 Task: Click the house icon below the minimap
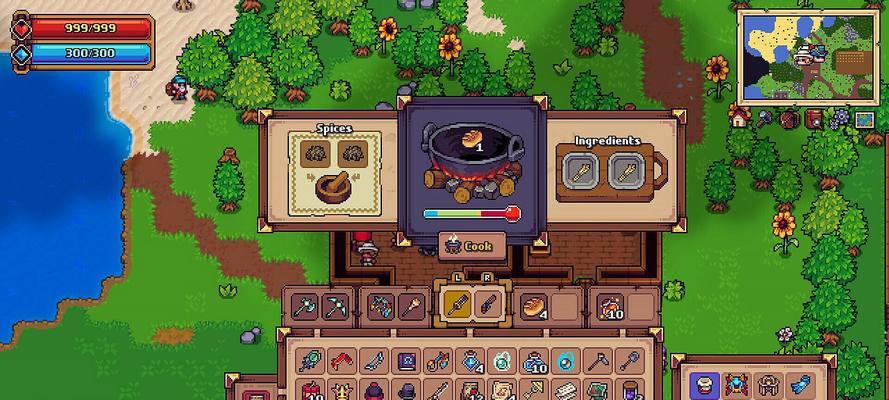pos(739,118)
